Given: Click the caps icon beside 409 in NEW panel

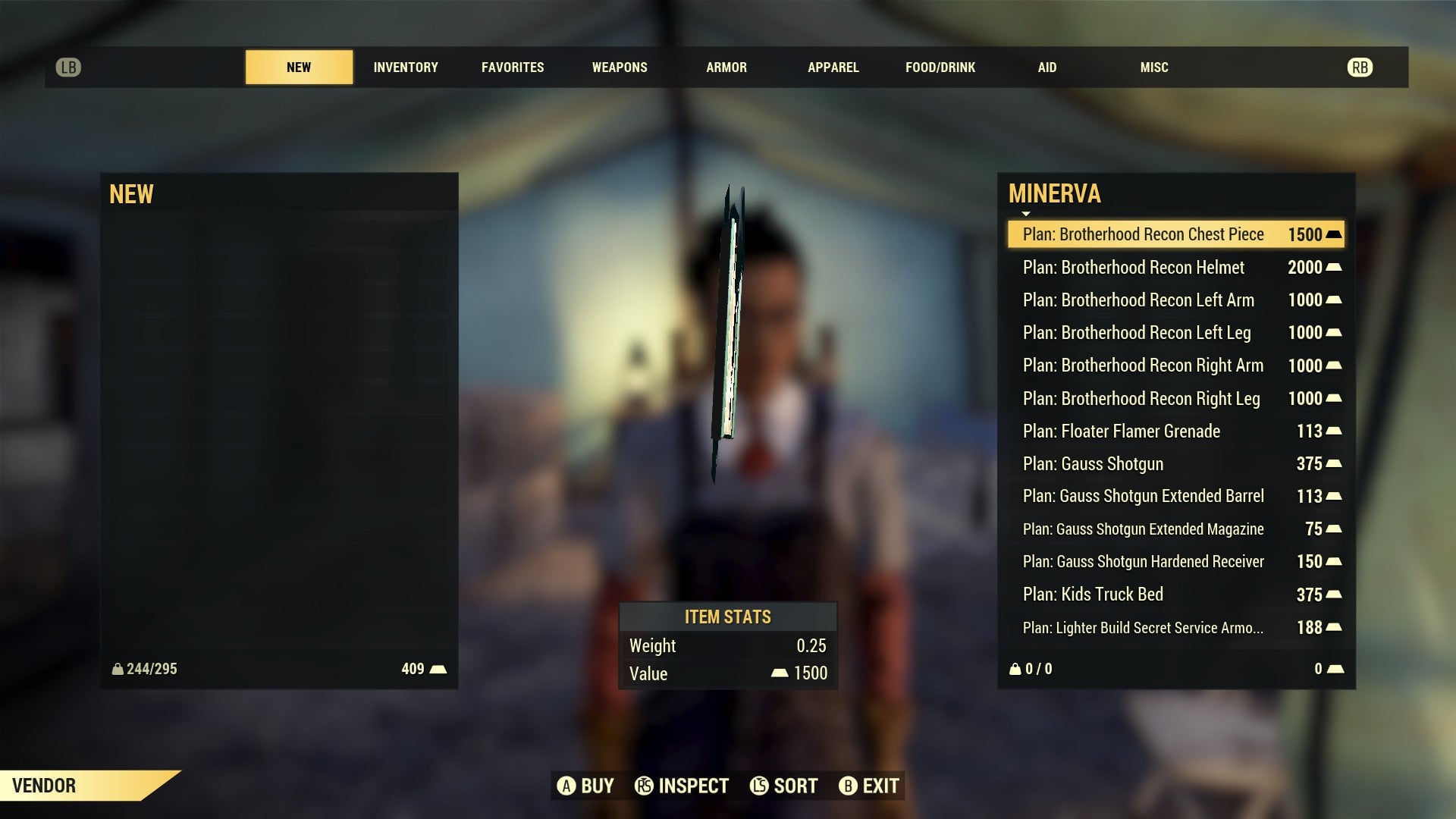Looking at the screenshot, I should [437, 668].
